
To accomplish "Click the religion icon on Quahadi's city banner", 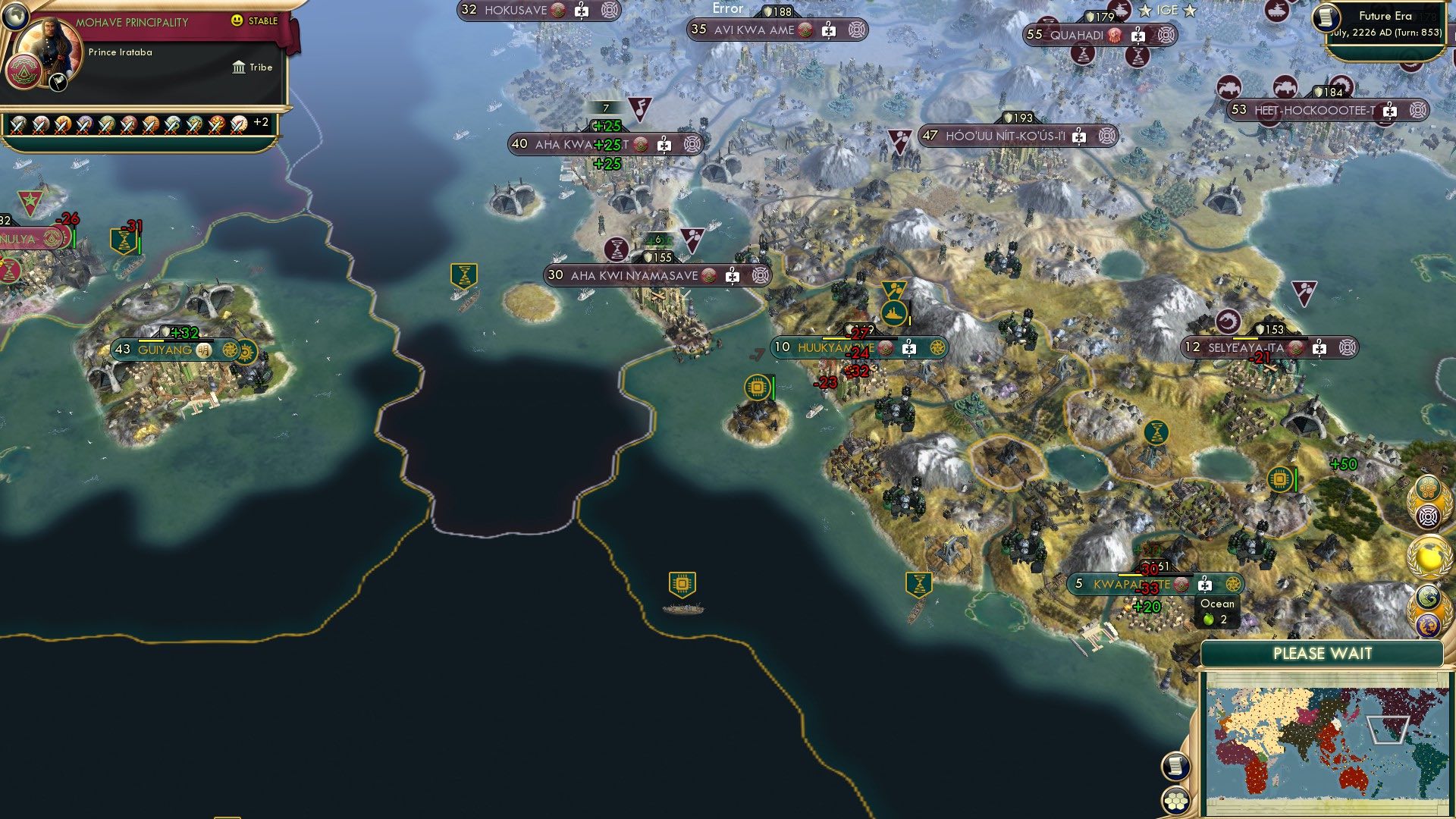I will click(x=1115, y=35).
